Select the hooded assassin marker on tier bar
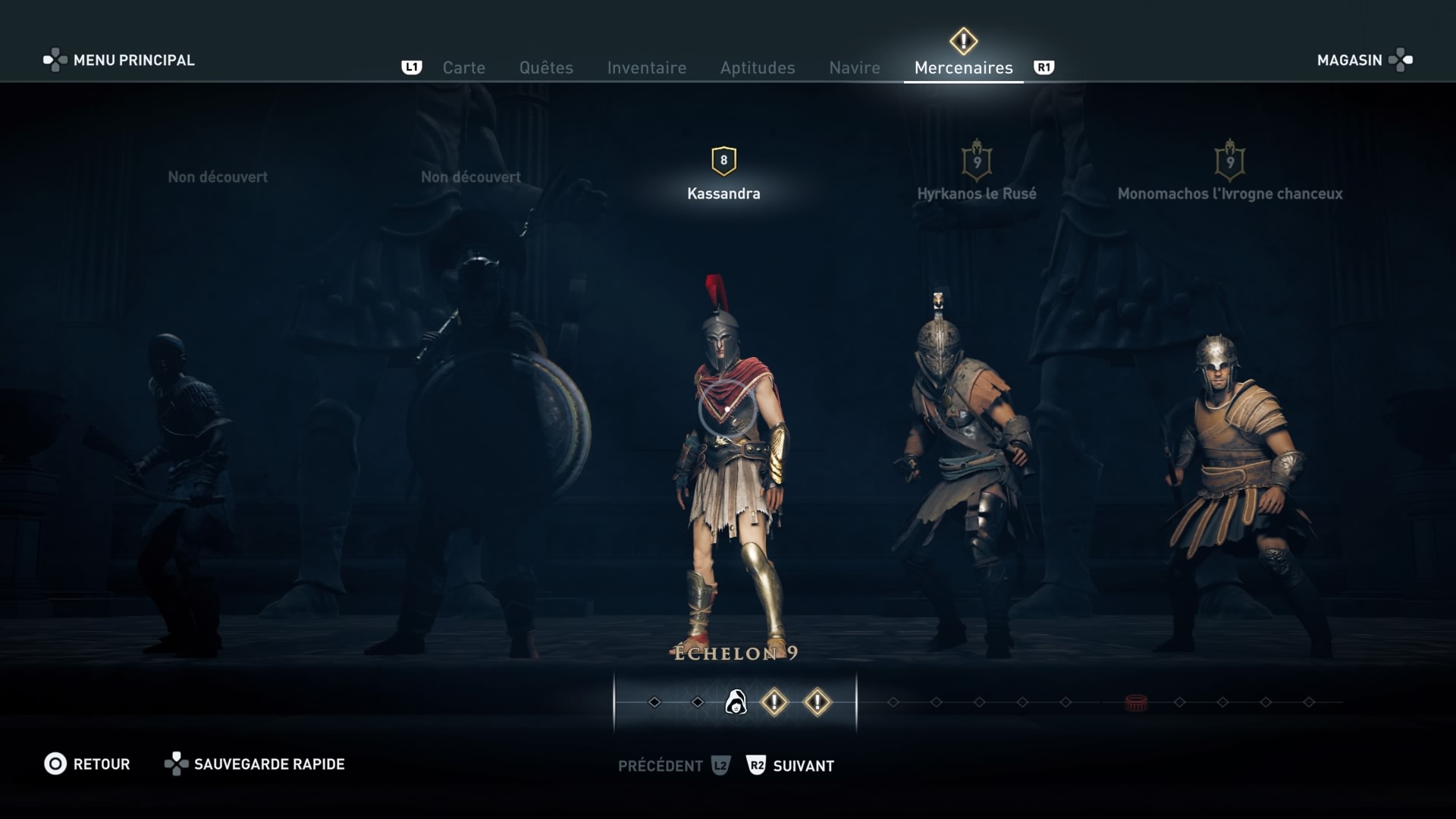Screen dimensions: 1456x819 pyautogui.click(x=736, y=702)
